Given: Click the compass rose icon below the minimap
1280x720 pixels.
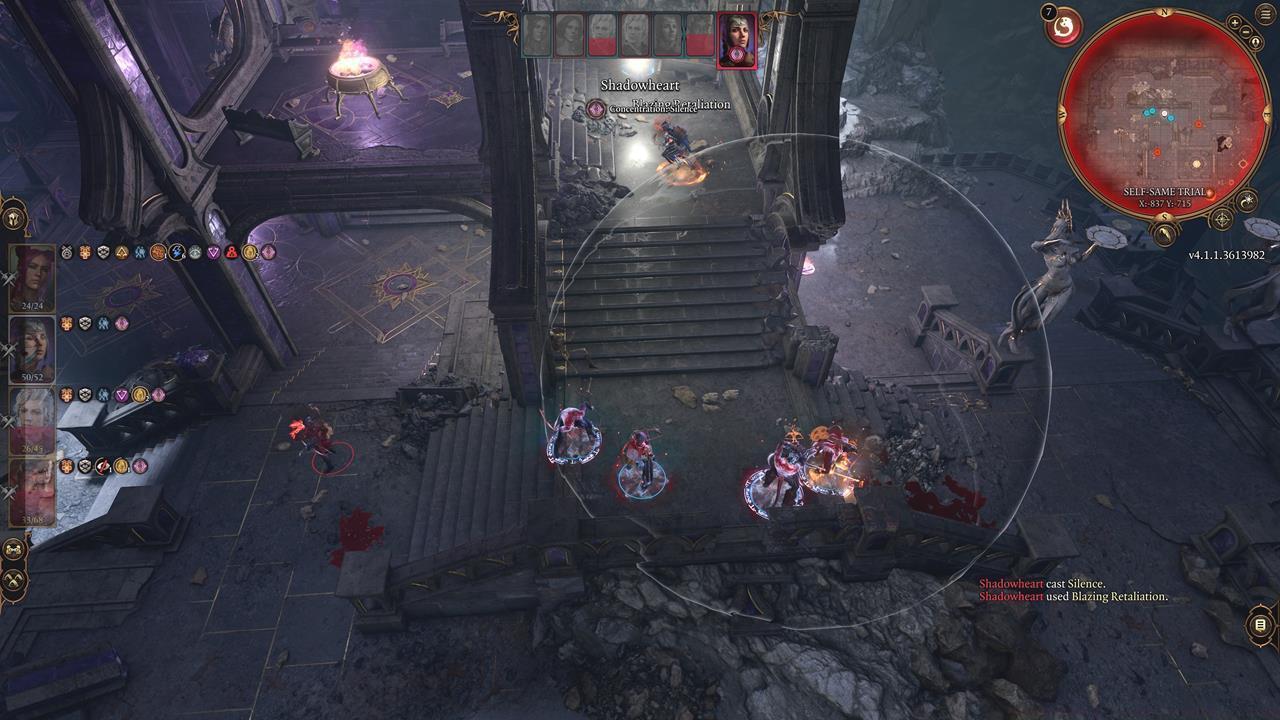Looking at the screenshot, I should [1223, 218].
